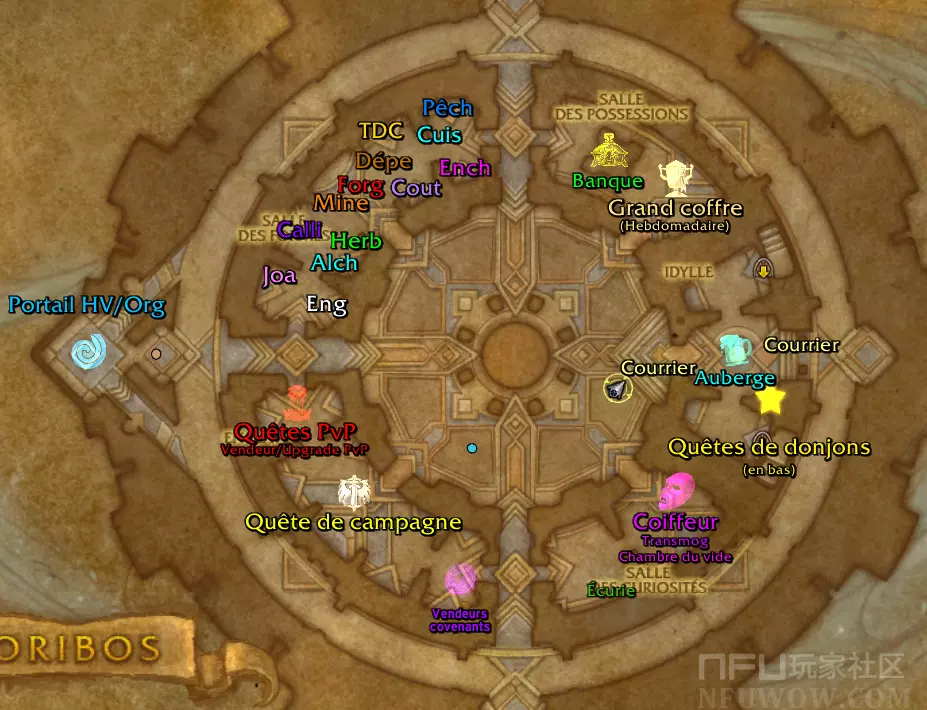Screen dimensions: 927x710
Task: Click the Quête de campagne emblem icon
Action: click(x=353, y=492)
